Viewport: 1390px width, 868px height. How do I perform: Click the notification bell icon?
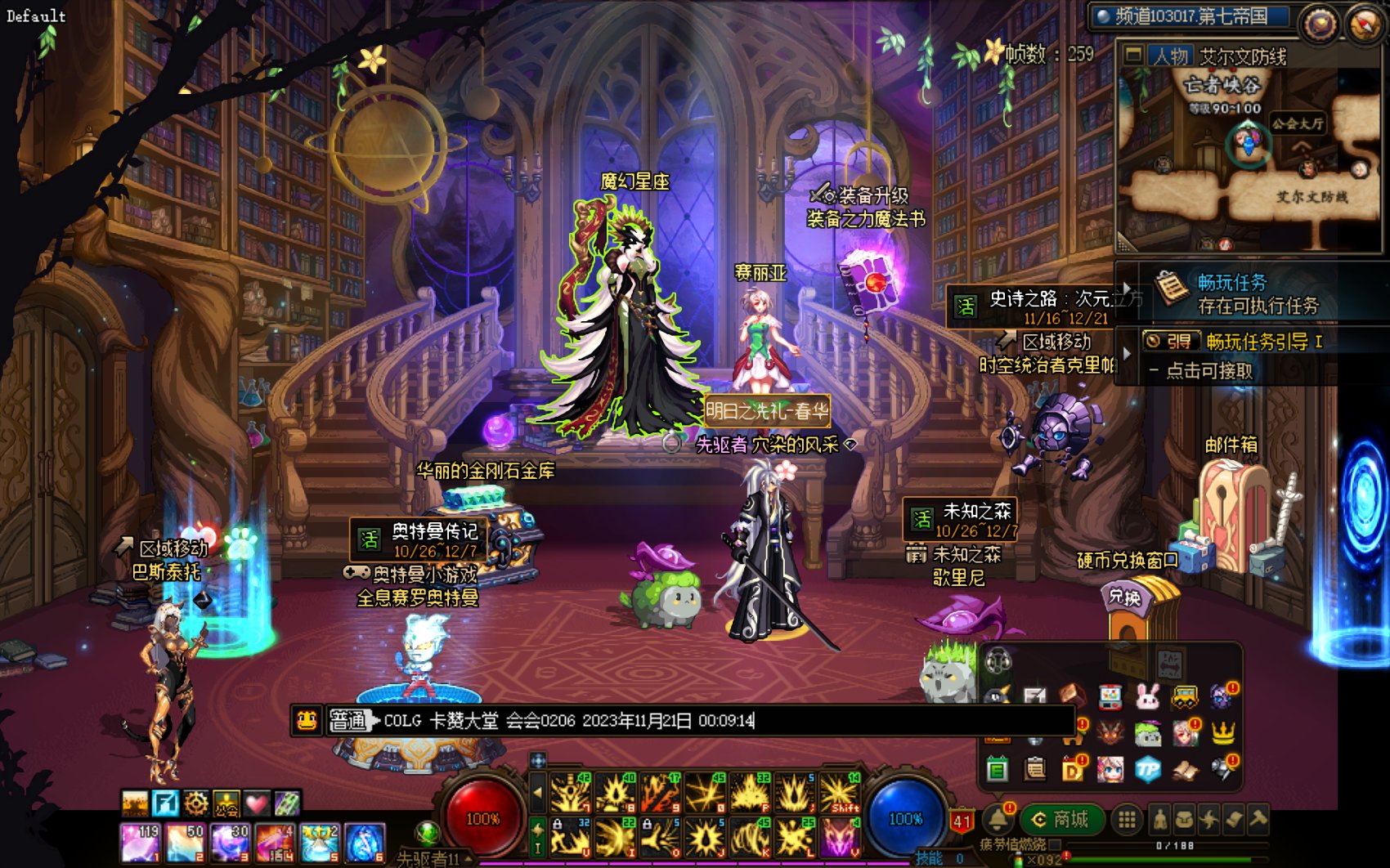pos(998,819)
